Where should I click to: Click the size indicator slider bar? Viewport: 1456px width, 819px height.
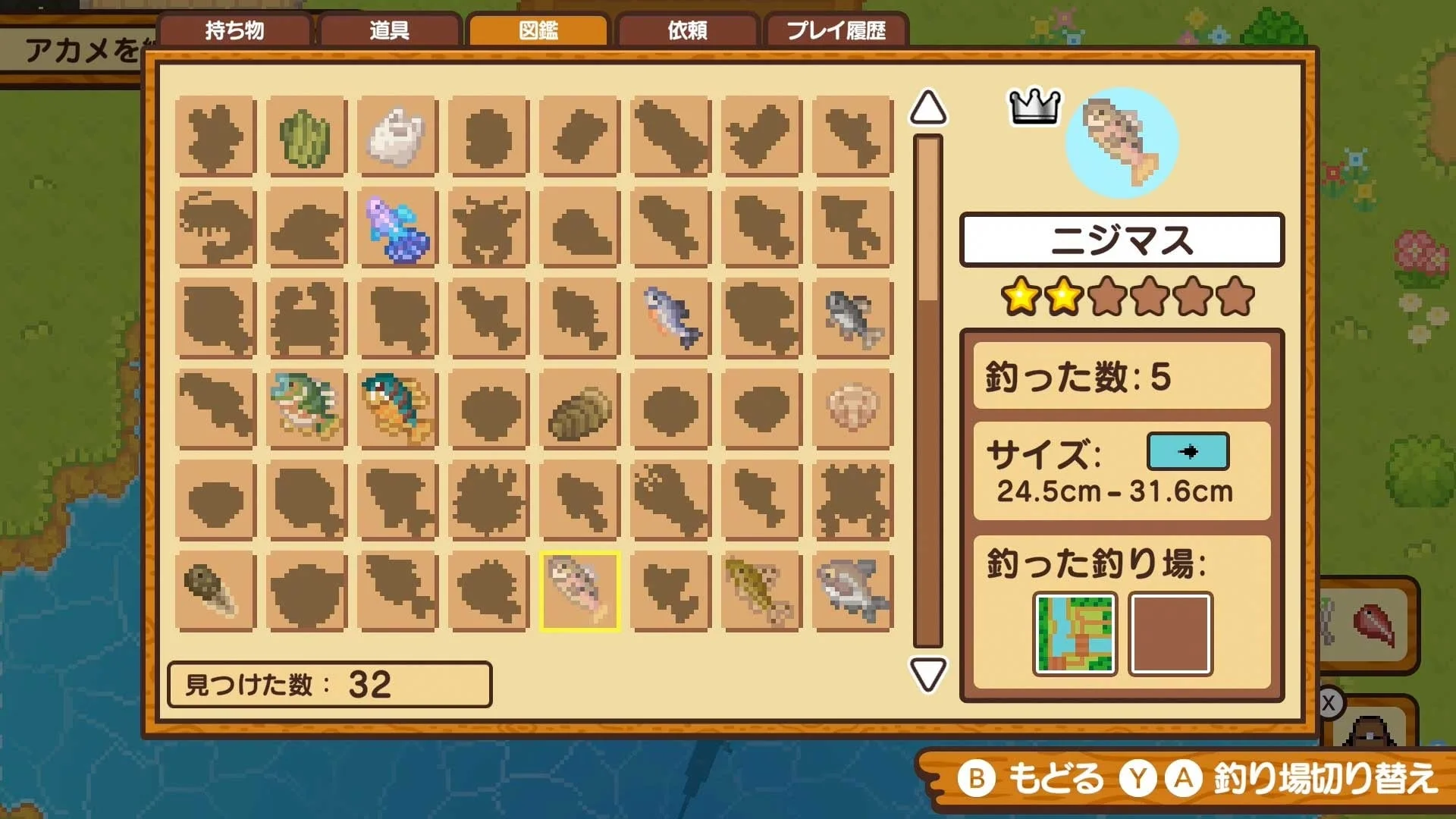point(1187,451)
